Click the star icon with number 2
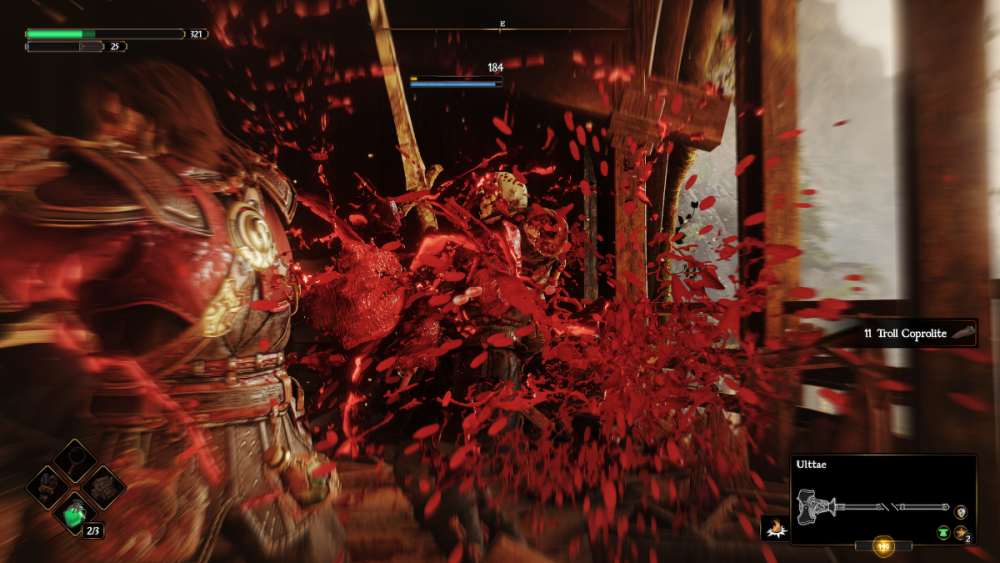This screenshot has width=1000, height=563. pyautogui.click(x=961, y=533)
